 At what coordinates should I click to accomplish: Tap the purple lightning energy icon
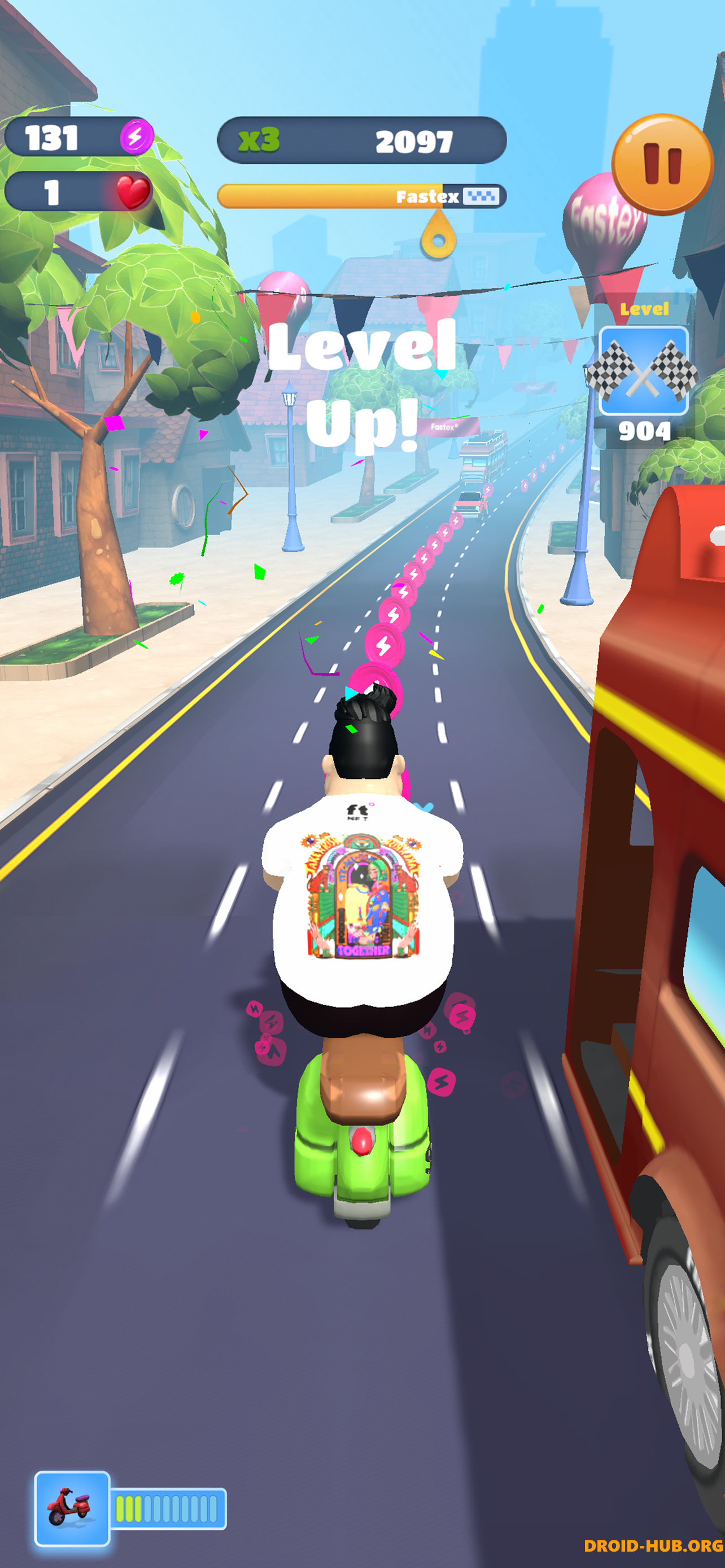pyautogui.click(x=136, y=139)
